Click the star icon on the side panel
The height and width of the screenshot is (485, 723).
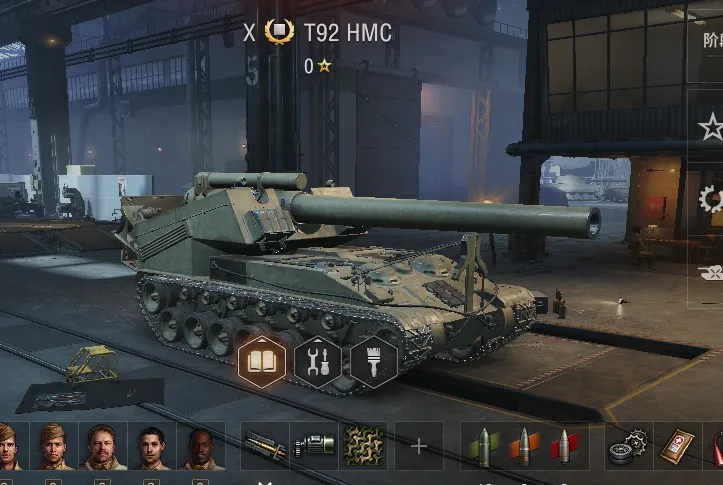(711, 126)
